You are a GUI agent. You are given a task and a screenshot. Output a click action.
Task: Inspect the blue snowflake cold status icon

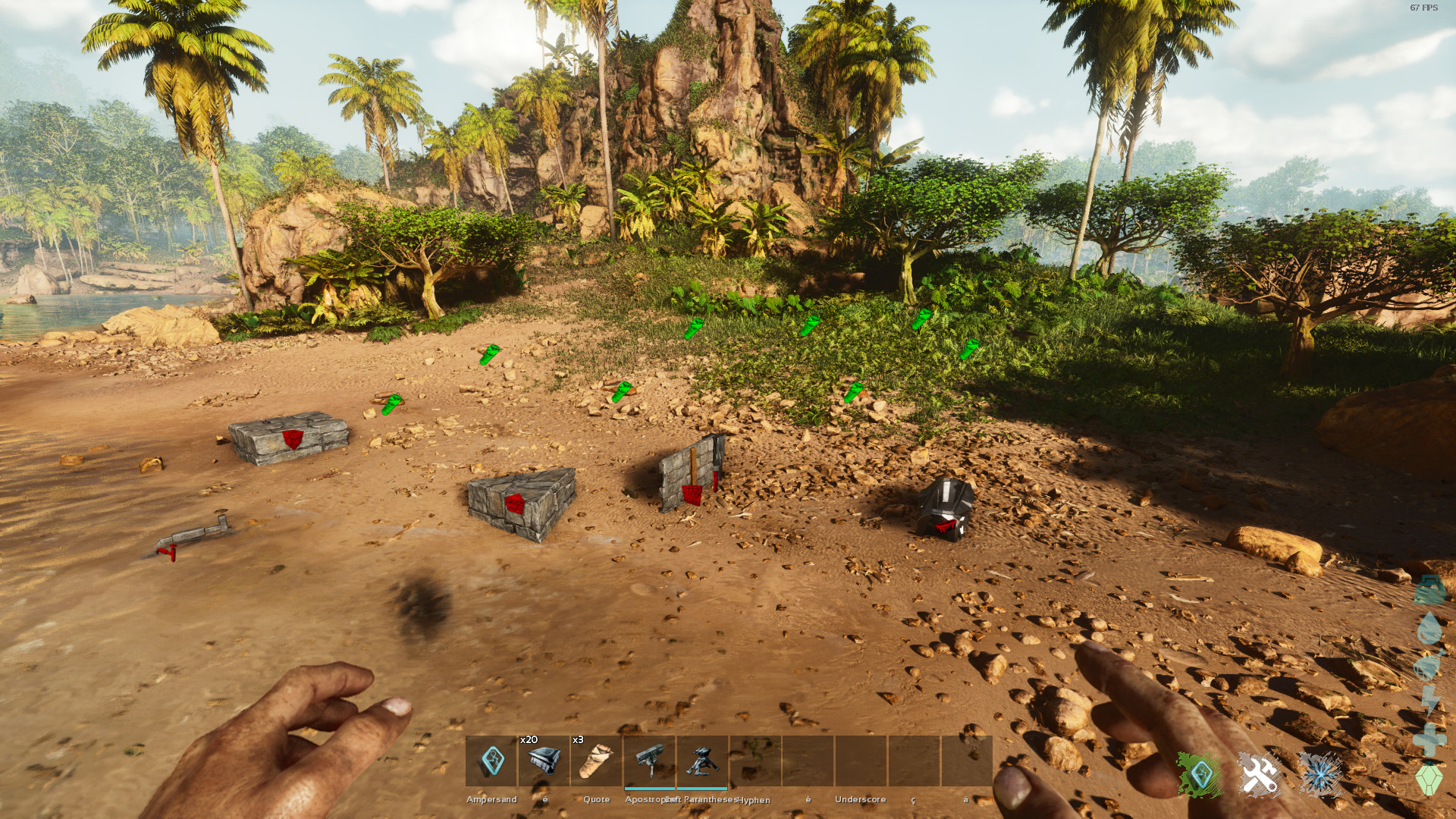pos(1320,775)
